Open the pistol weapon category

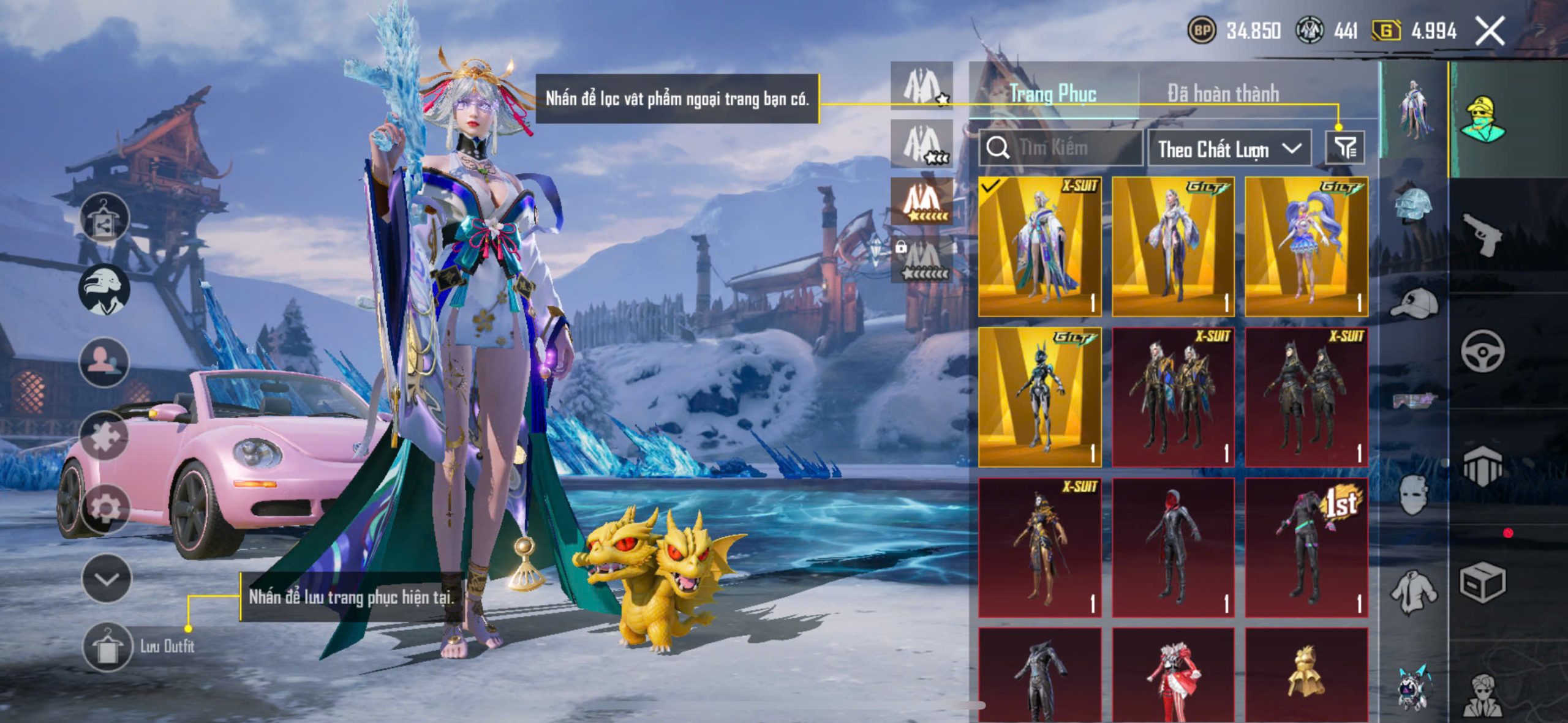[x=1482, y=233]
